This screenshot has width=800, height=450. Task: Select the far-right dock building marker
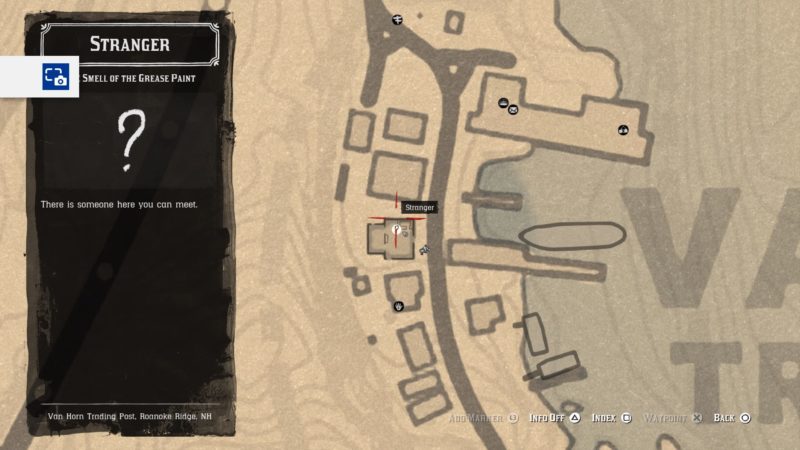(624, 129)
